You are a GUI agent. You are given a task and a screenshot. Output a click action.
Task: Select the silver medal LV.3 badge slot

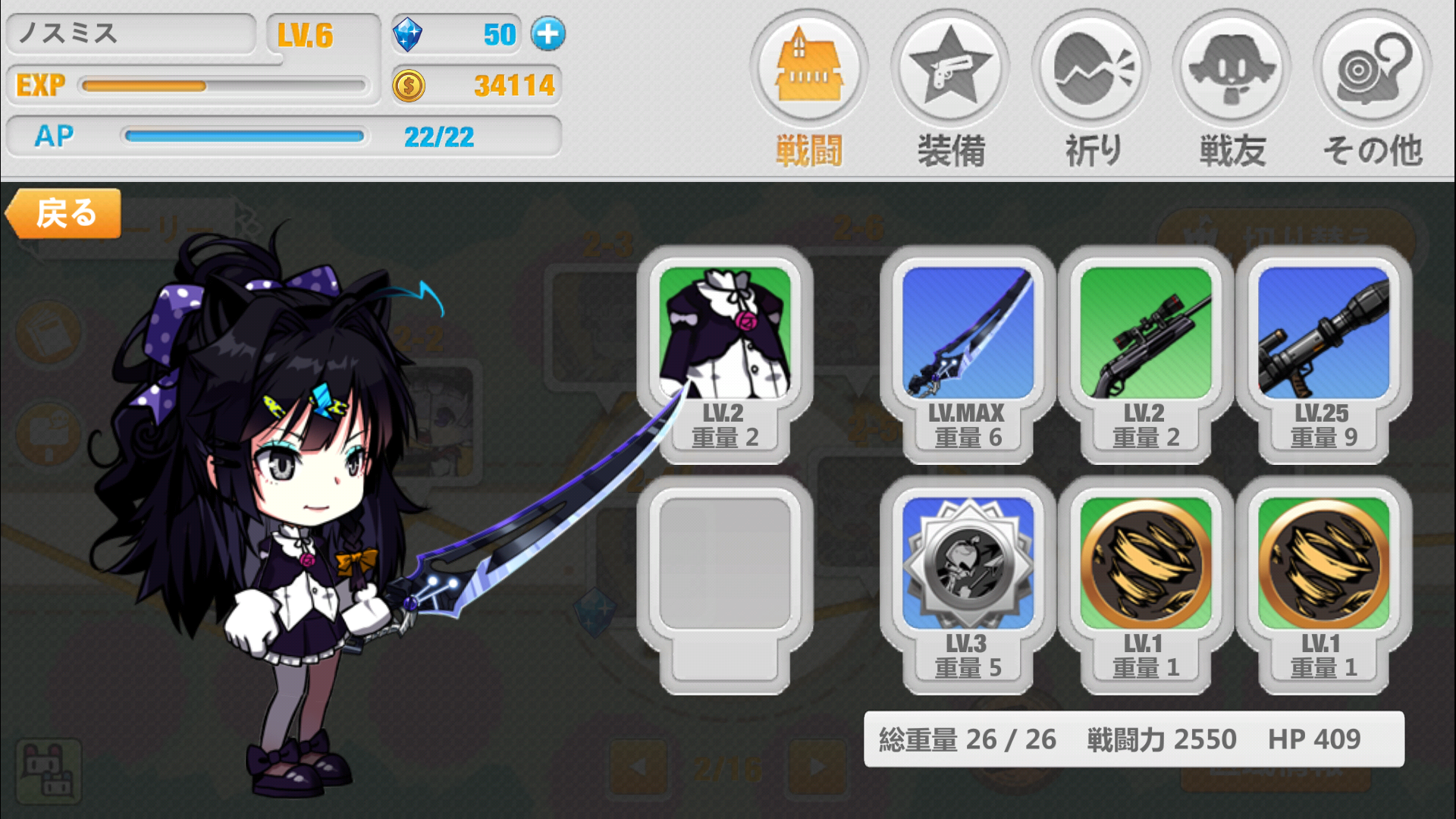pos(968,584)
